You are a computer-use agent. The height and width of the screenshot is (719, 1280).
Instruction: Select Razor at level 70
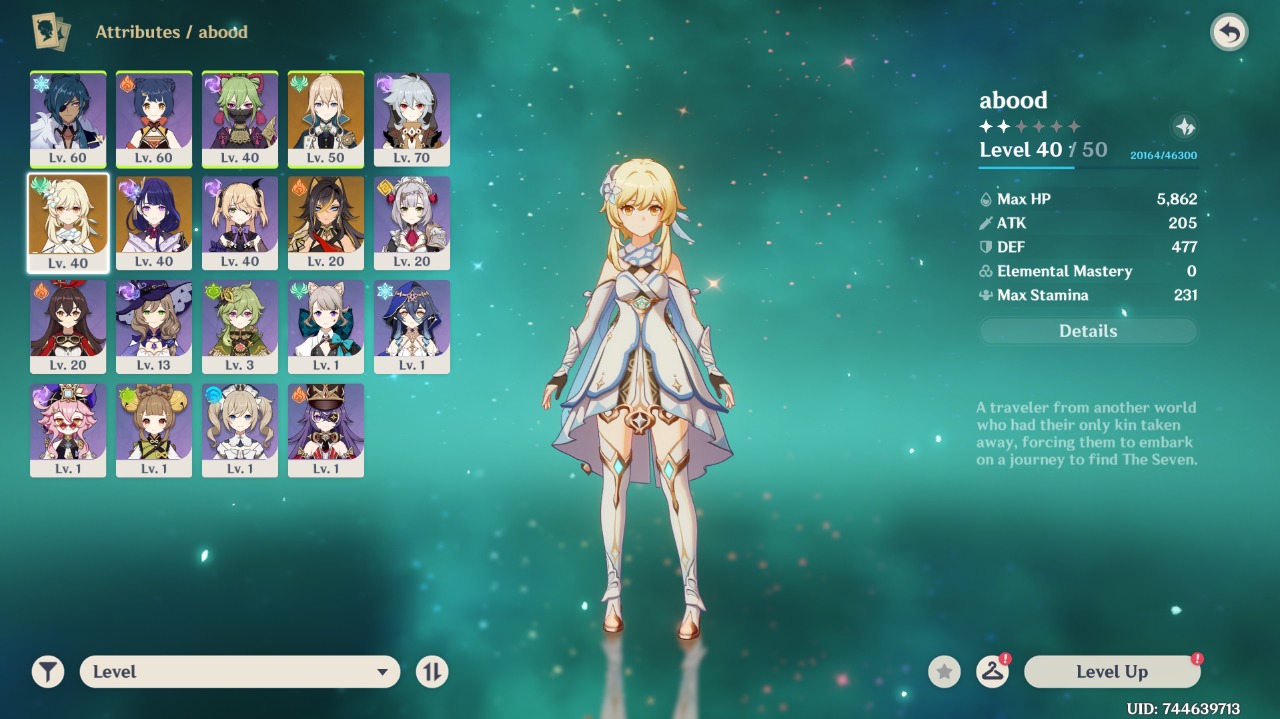click(412, 119)
